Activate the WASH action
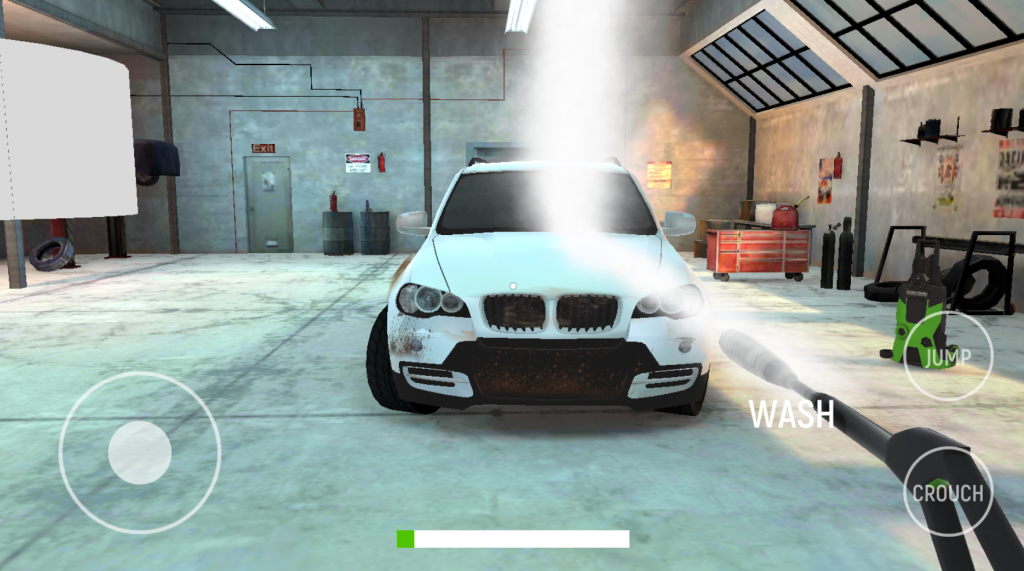This screenshot has width=1024, height=571. click(791, 413)
